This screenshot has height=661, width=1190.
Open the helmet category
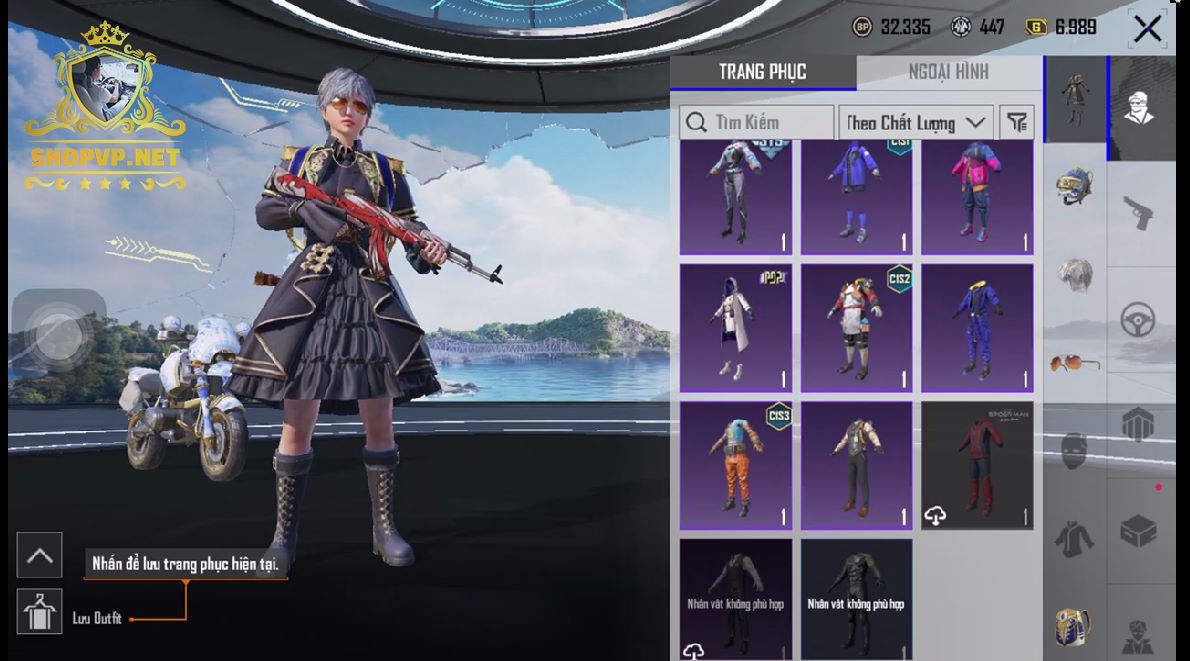point(1074,187)
